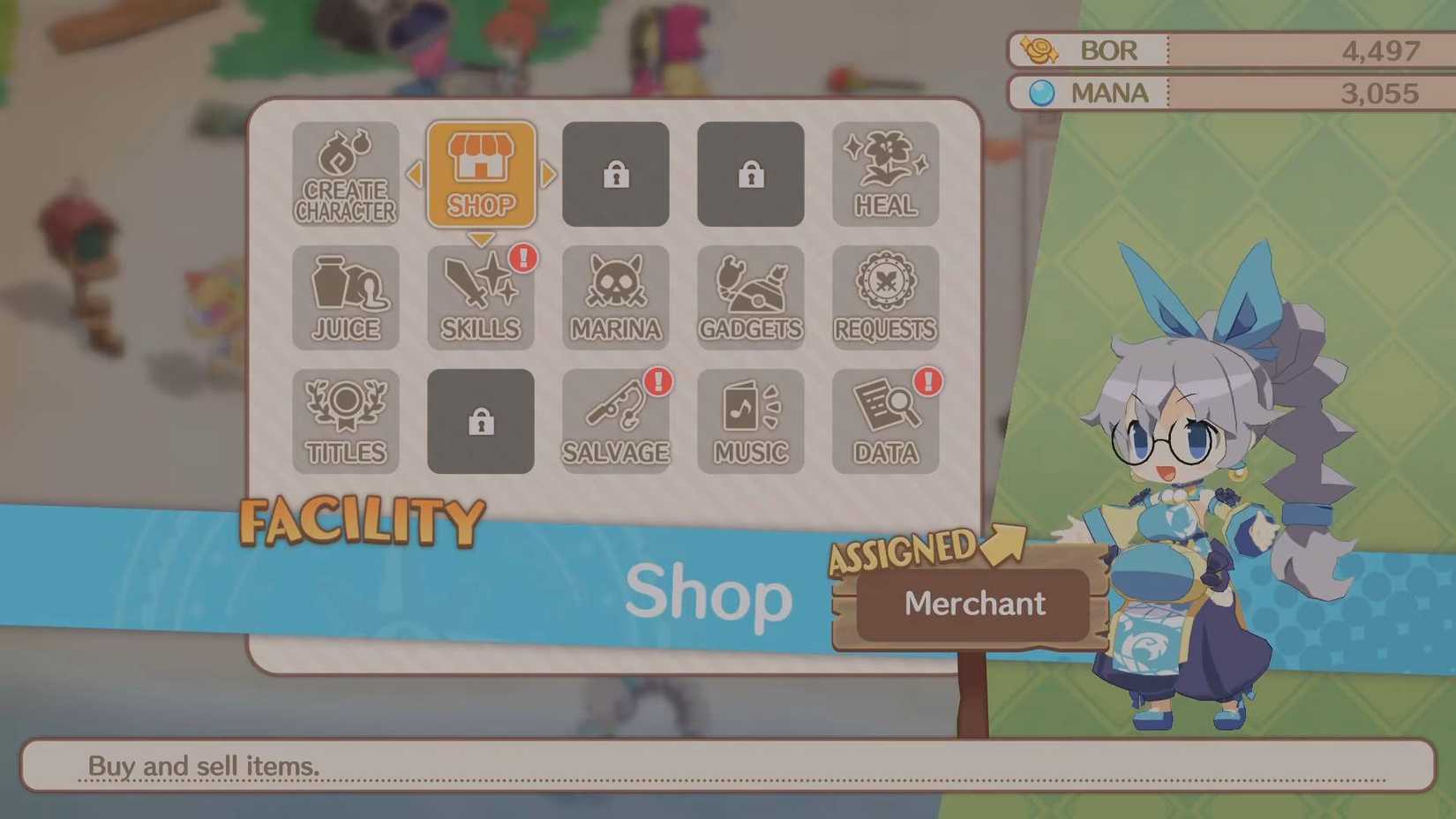Click the Buy and sell items bar
The height and width of the screenshot is (819, 1456).
pos(728,766)
